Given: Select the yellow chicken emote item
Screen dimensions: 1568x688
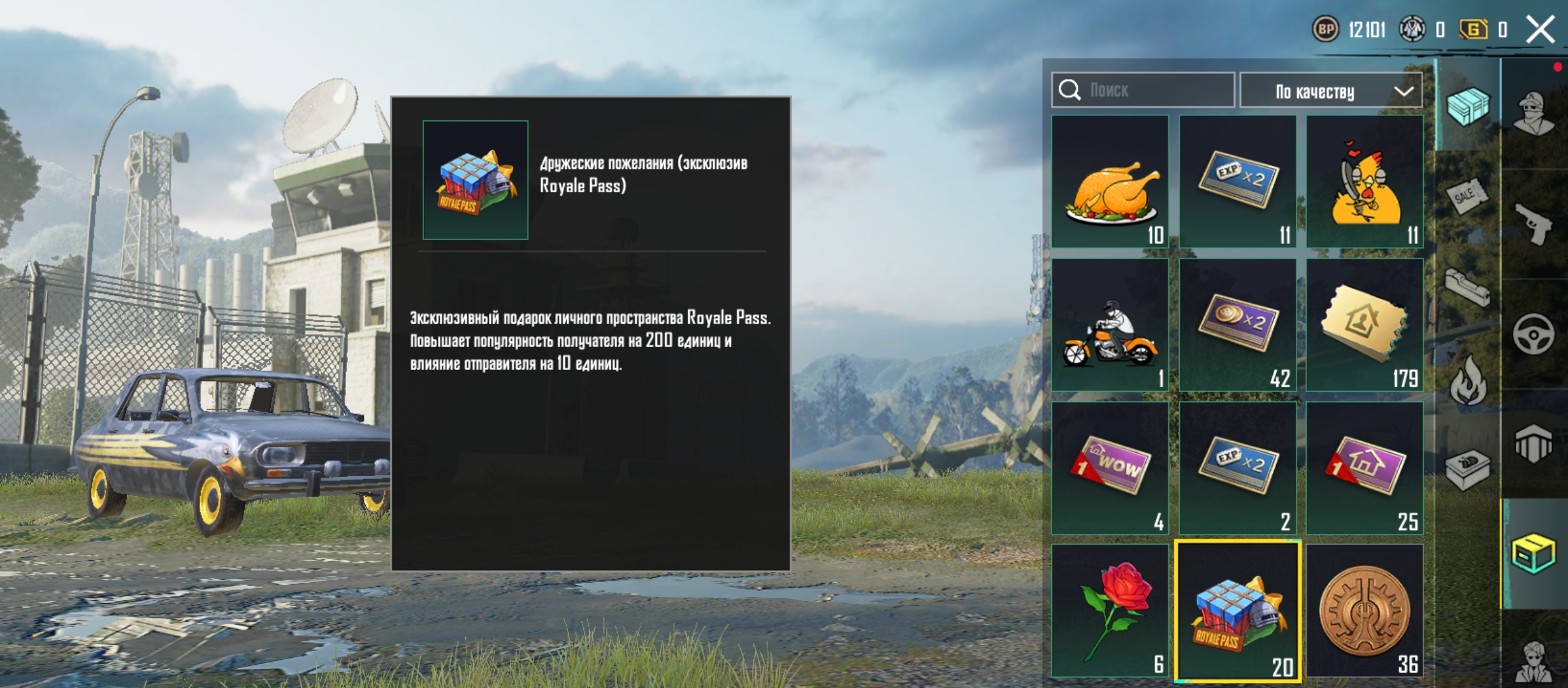Looking at the screenshot, I should (x=1364, y=182).
